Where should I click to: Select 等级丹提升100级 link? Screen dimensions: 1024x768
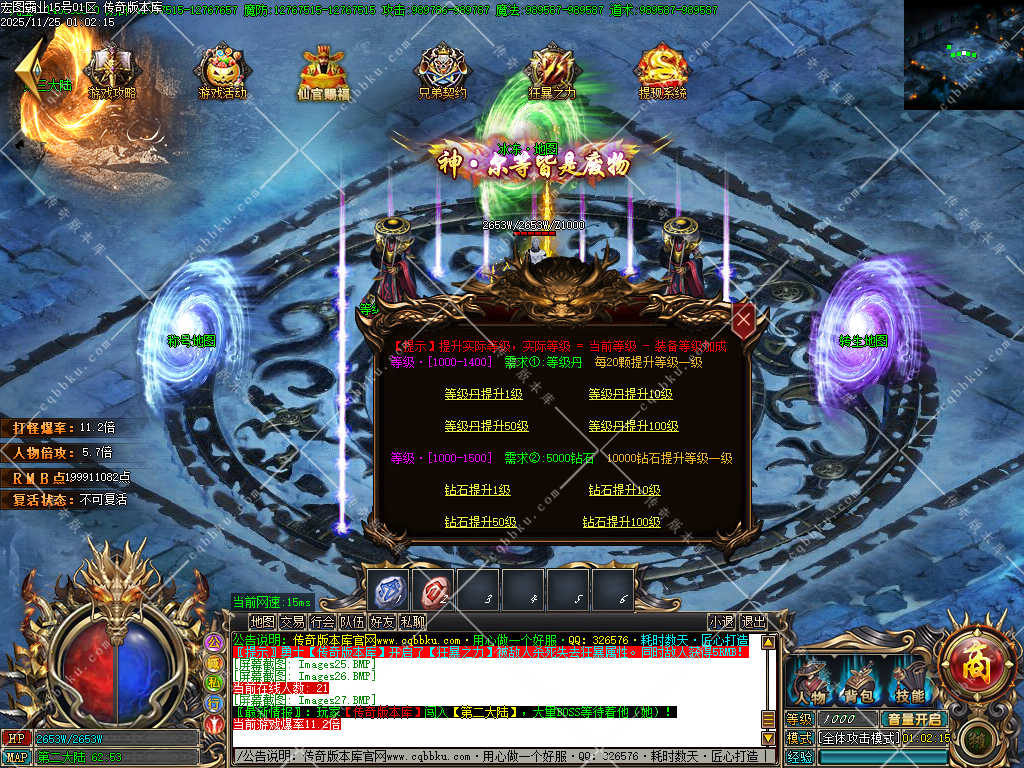633,426
